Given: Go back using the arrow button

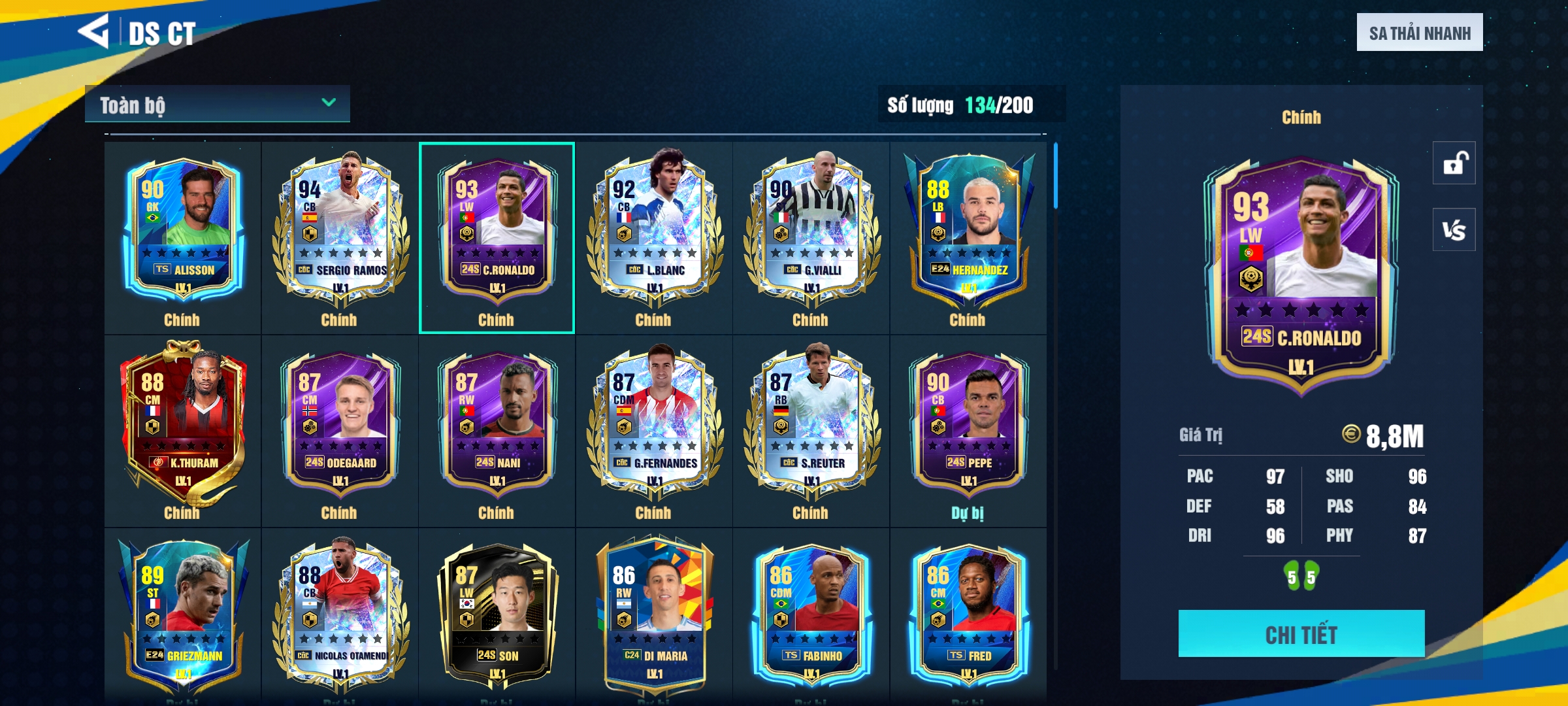Looking at the screenshot, I should pyautogui.click(x=93, y=31).
